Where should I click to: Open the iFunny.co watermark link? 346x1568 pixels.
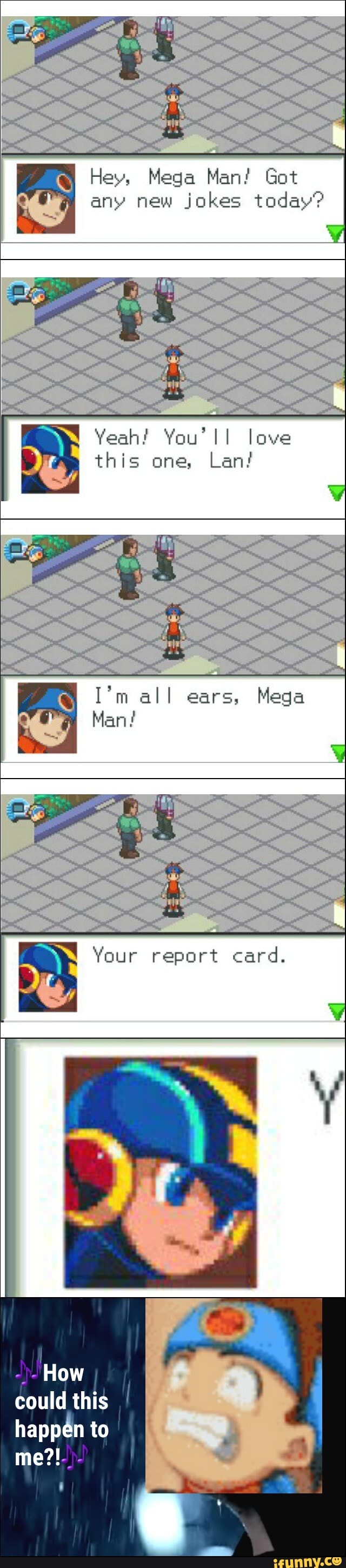point(307,1560)
